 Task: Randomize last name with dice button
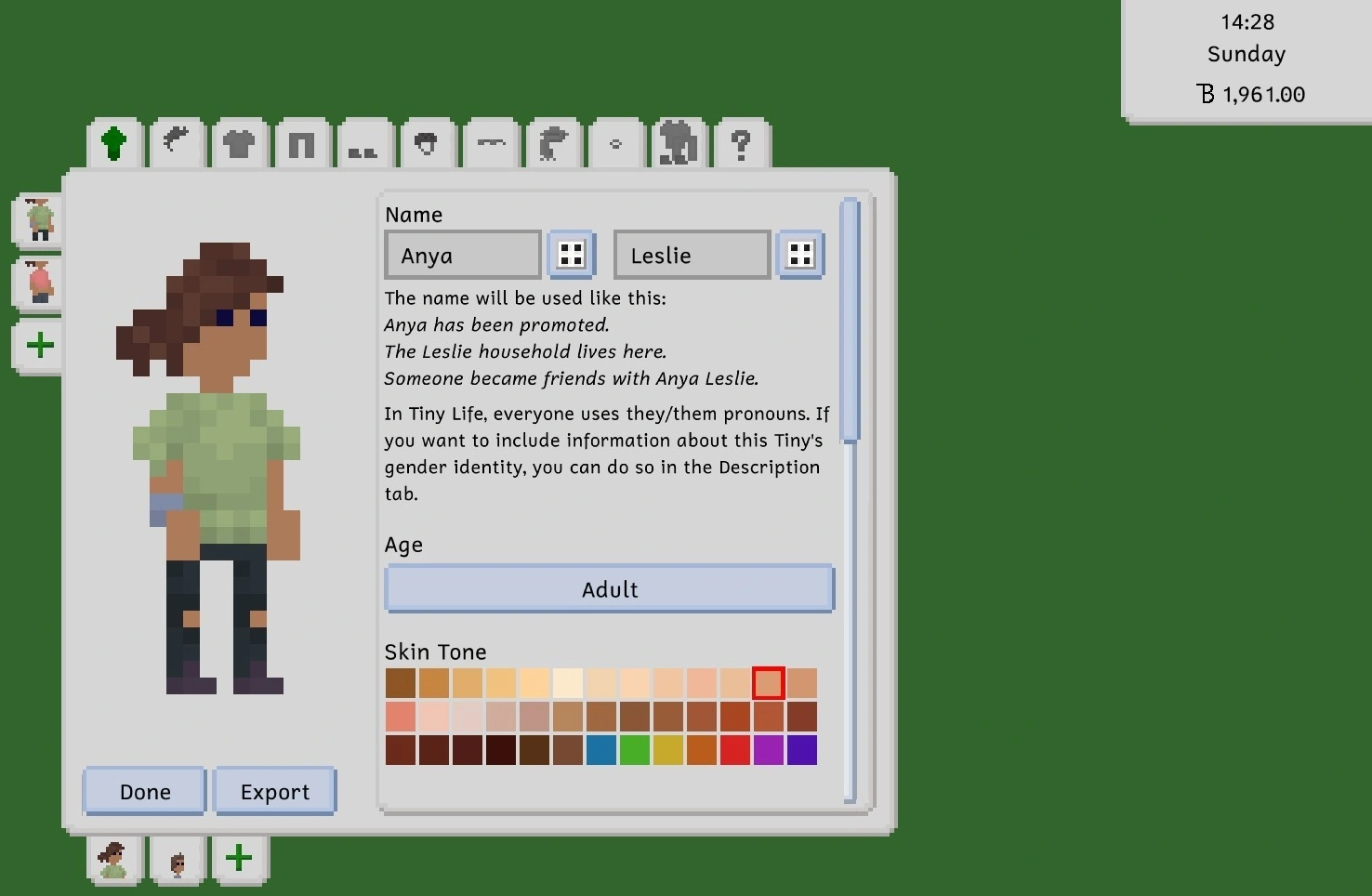(799, 255)
